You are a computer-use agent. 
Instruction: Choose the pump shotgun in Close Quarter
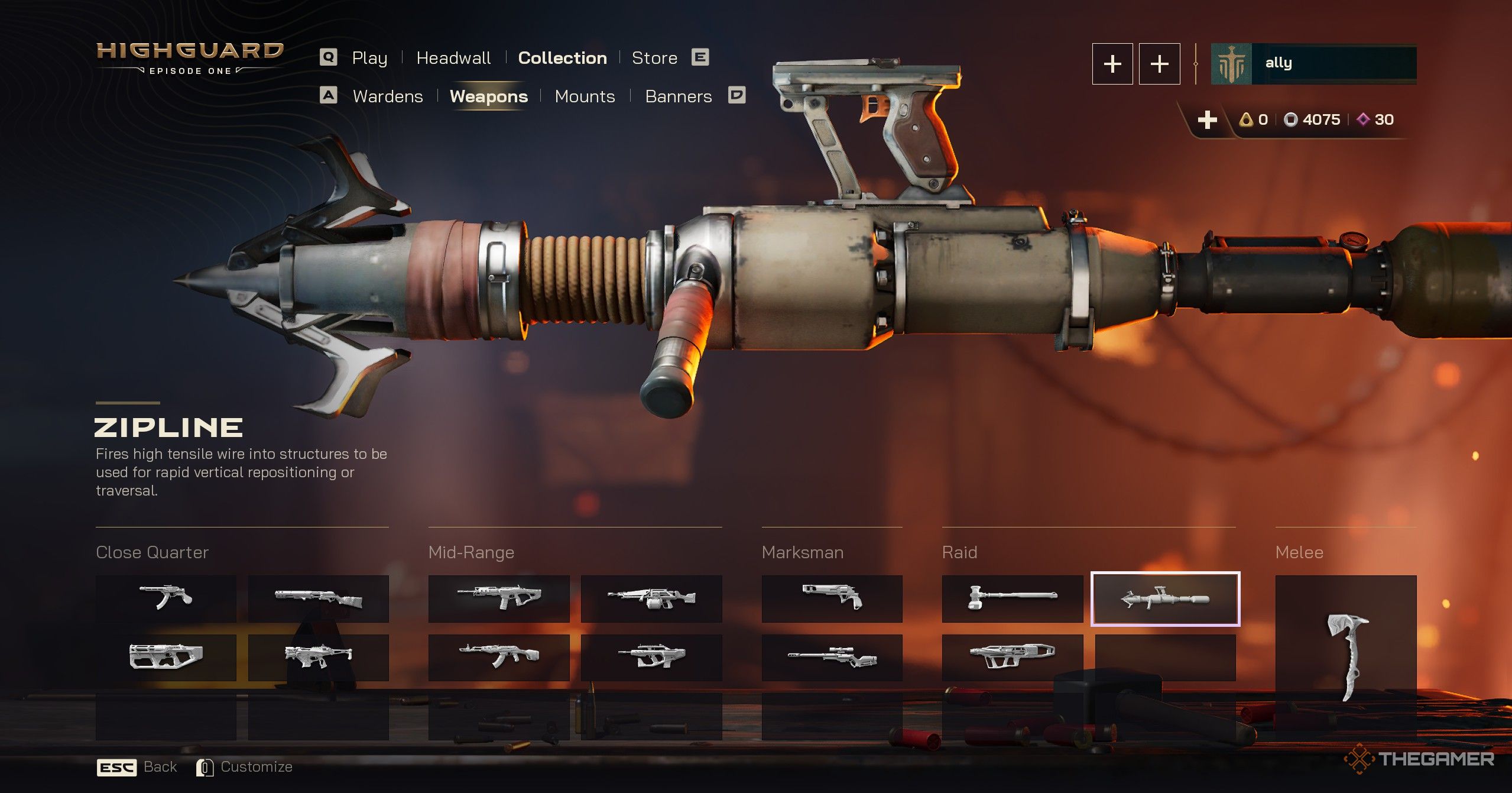[318, 598]
